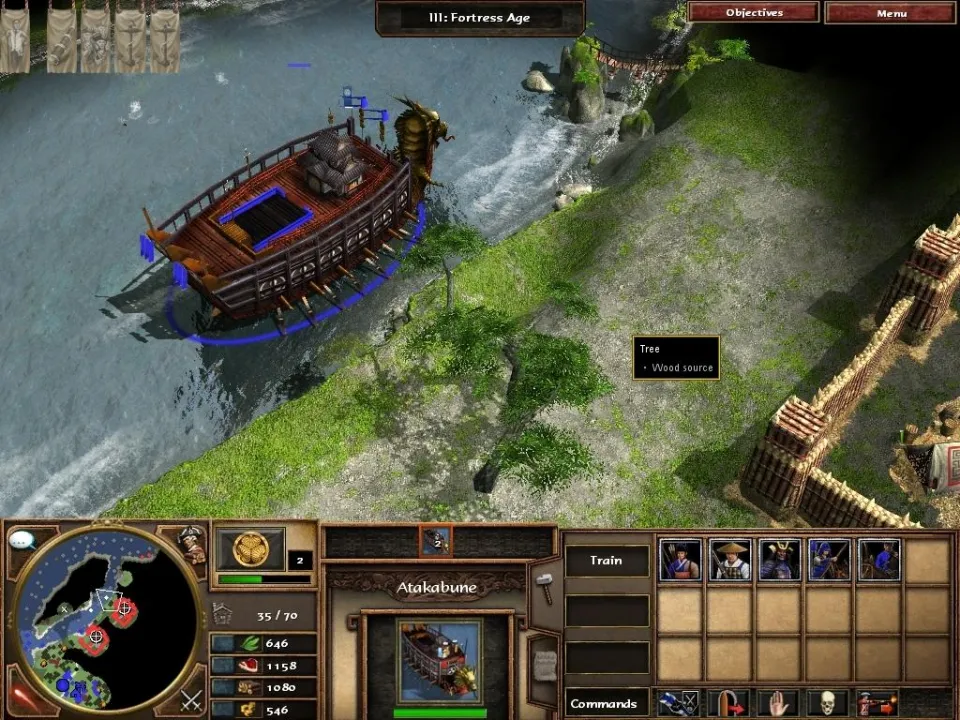This screenshot has width=960, height=720.
Task: Open the Home City flag emblem
Action: pyautogui.click(x=250, y=548)
